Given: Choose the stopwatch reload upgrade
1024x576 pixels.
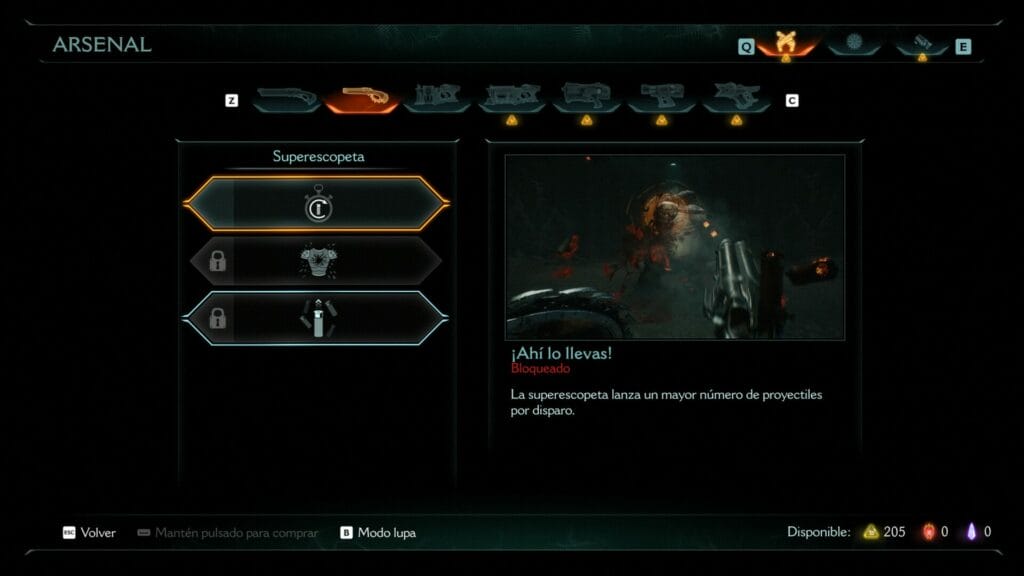Looking at the screenshot, I should (x=317, y=204).
